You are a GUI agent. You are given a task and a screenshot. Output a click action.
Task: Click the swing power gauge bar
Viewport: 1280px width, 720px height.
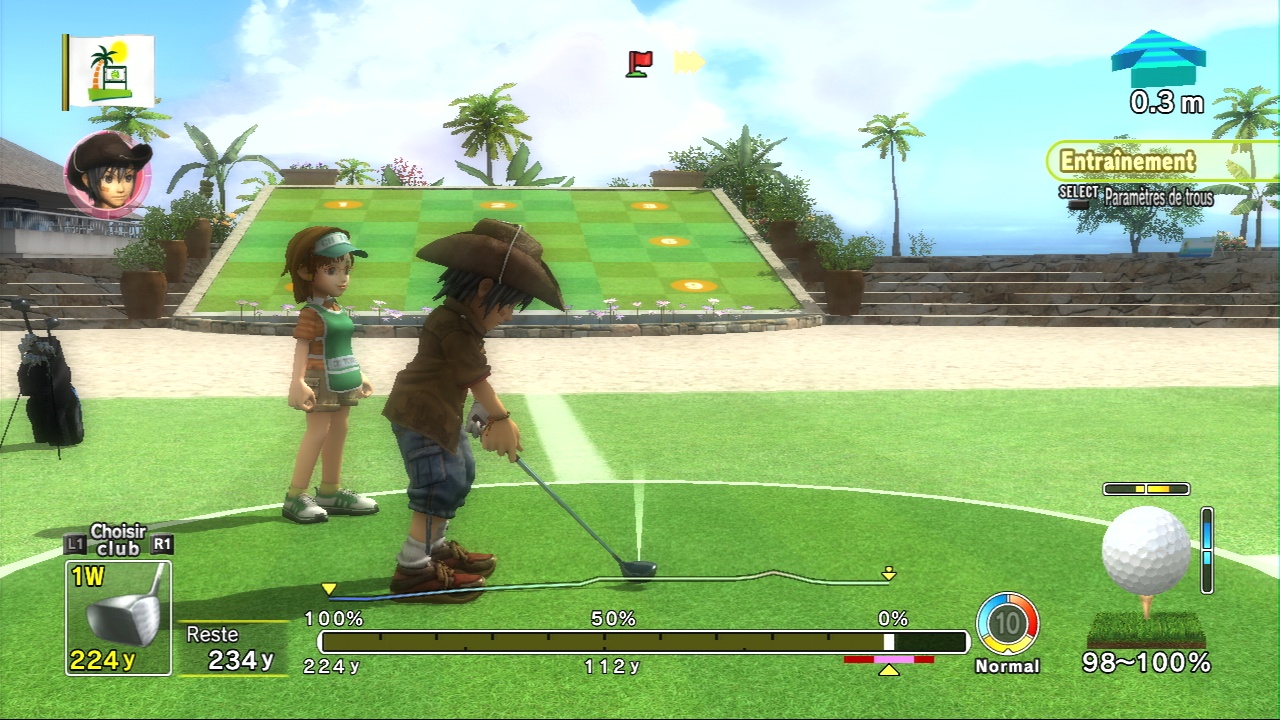(643, 642)
